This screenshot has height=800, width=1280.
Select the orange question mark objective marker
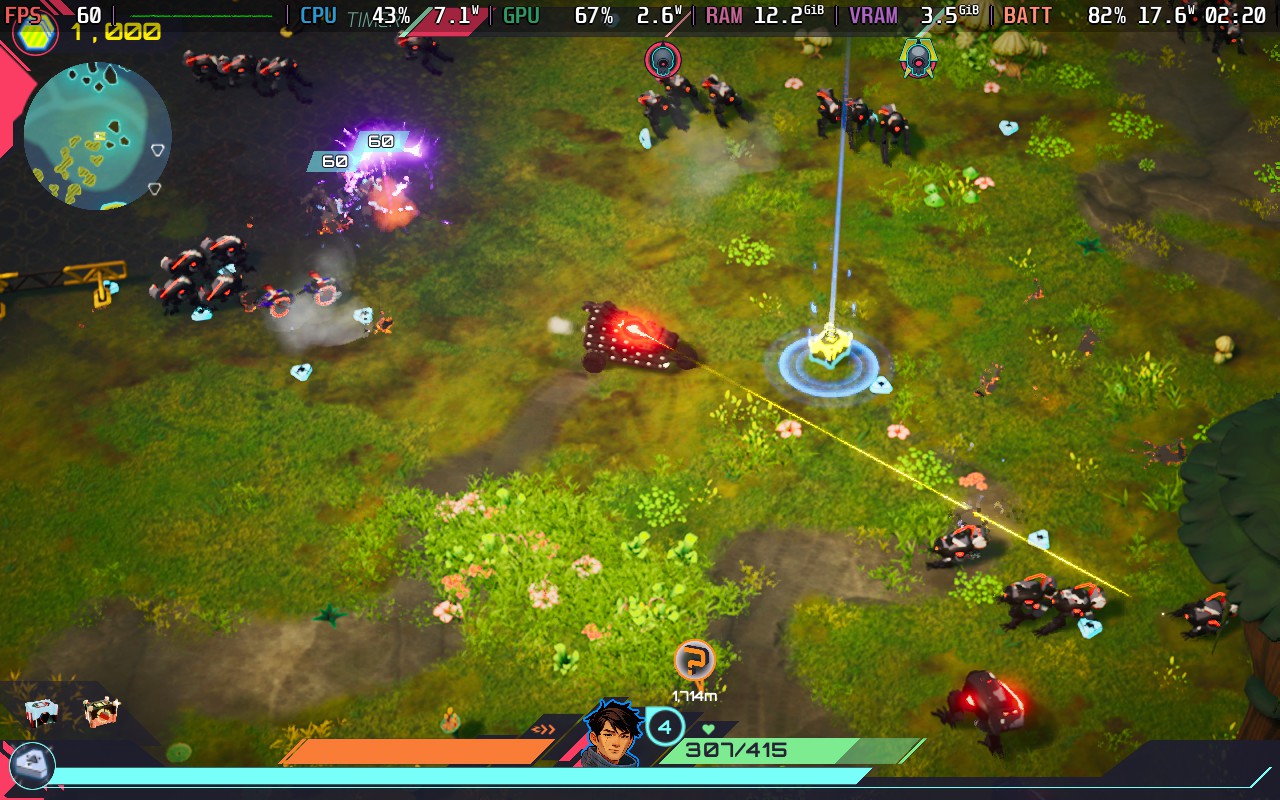click(x=694, y=660)
